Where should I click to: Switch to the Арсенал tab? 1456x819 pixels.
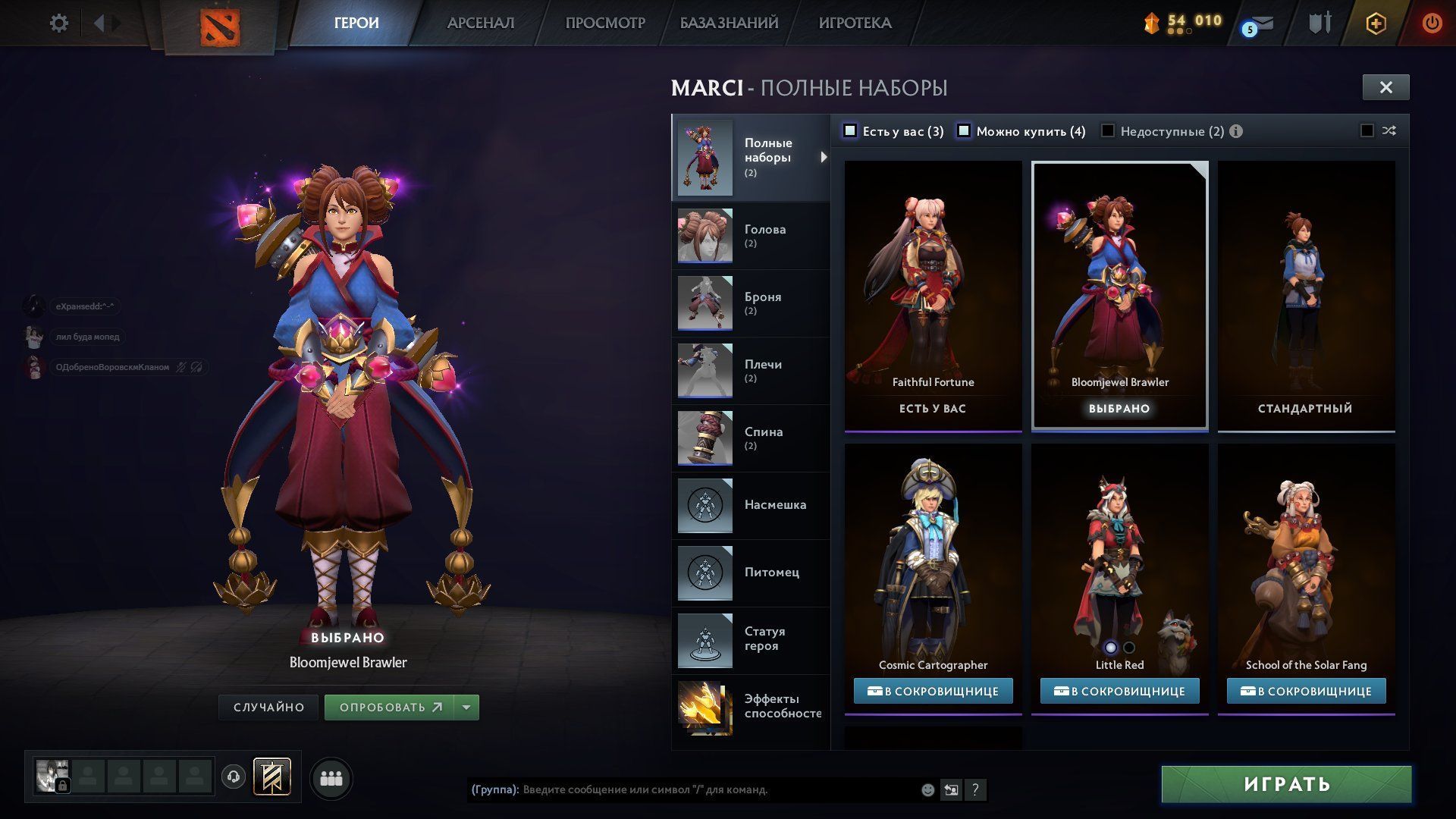click(x=480, y=24)
